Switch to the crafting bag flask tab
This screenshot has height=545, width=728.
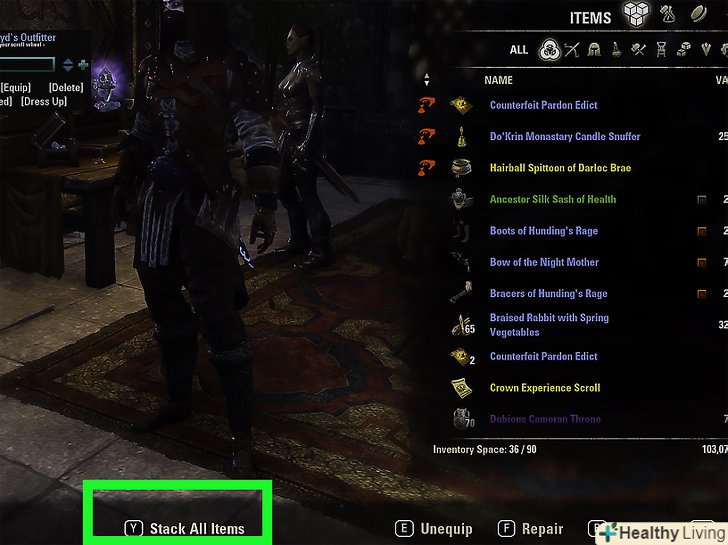pyautogui.click(x=669, y=15)
